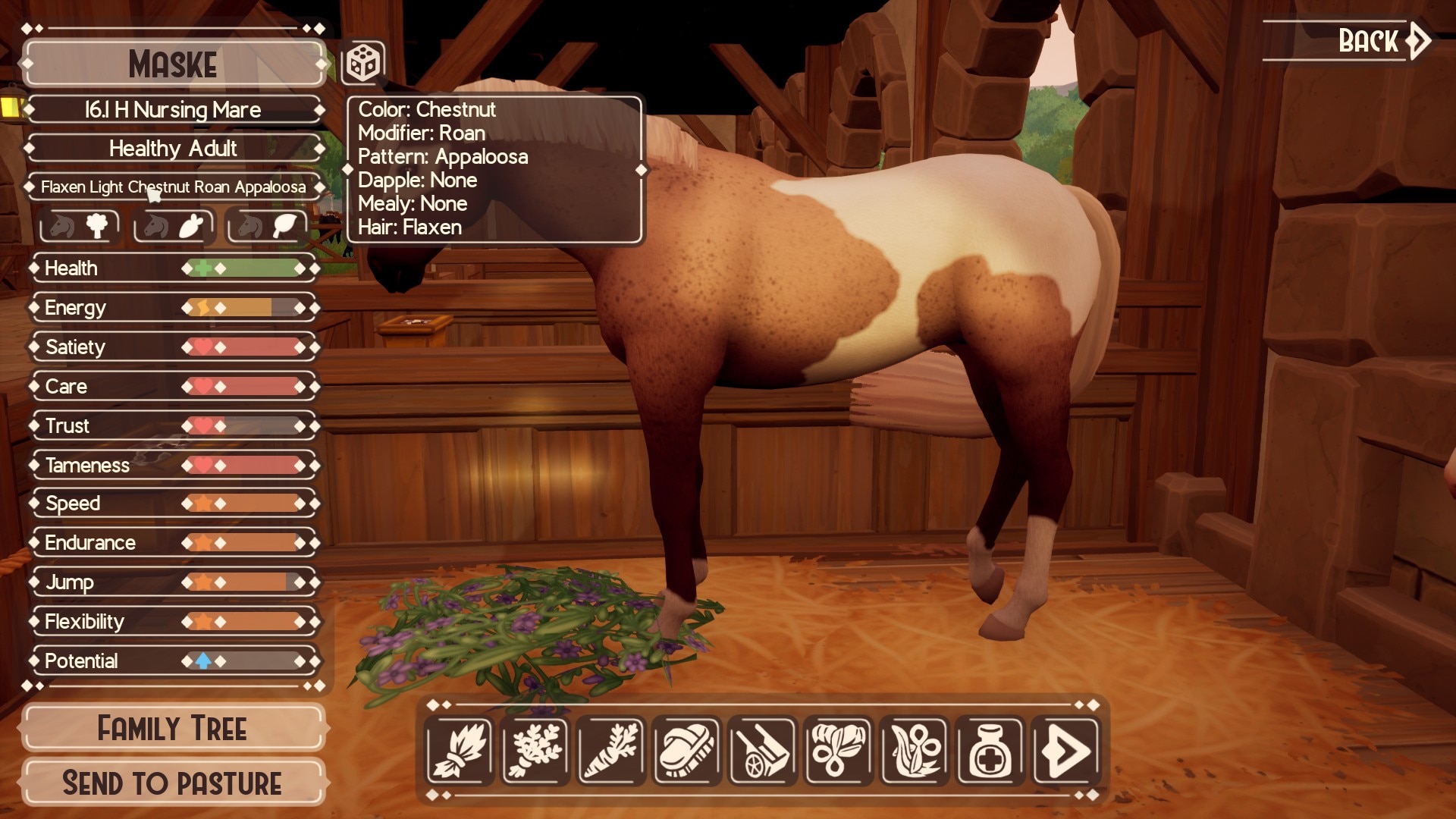Use the grooming brush

pyautogui.click(x=687, y=751)
